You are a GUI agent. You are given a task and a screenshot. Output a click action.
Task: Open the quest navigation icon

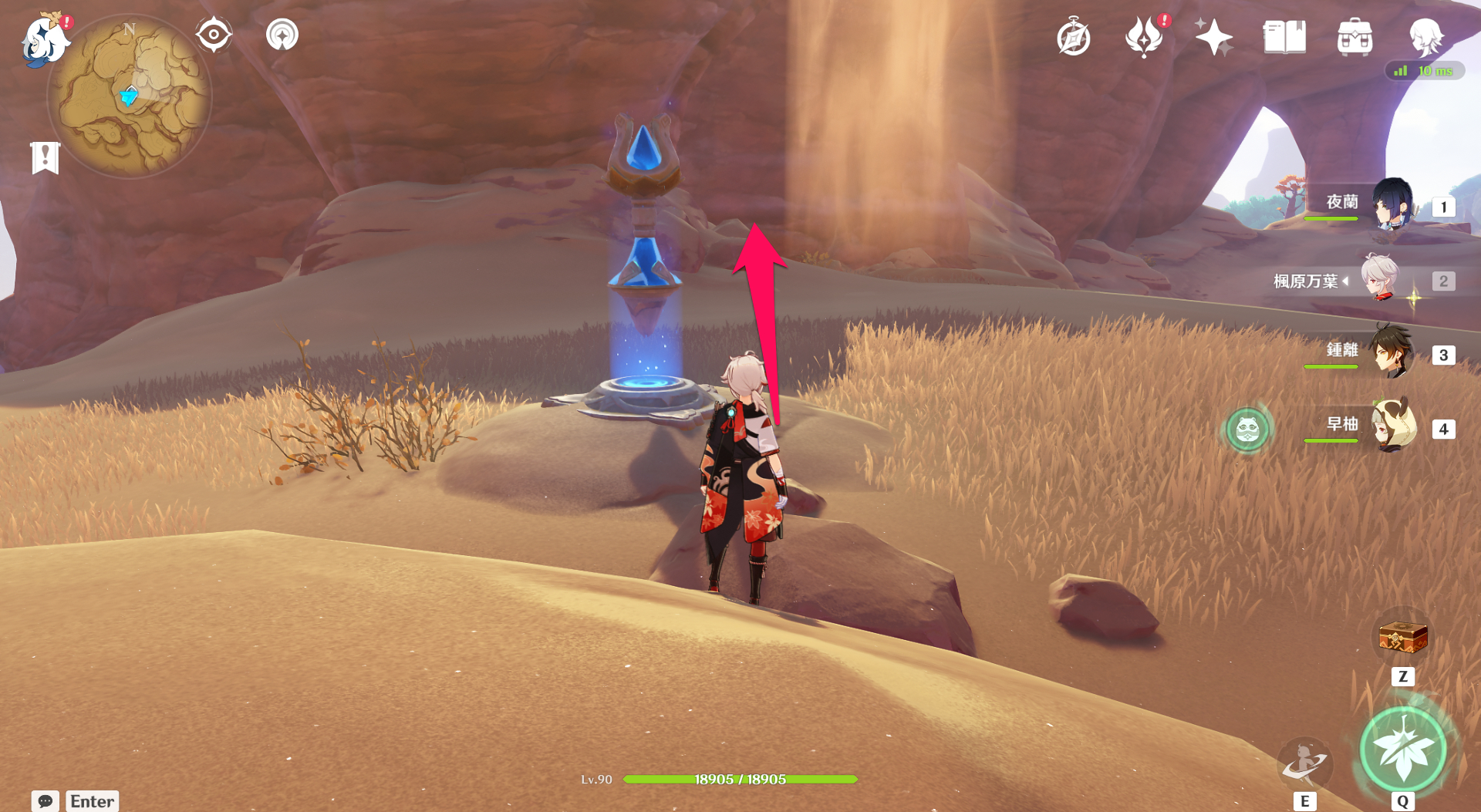[x=214, y=35]
